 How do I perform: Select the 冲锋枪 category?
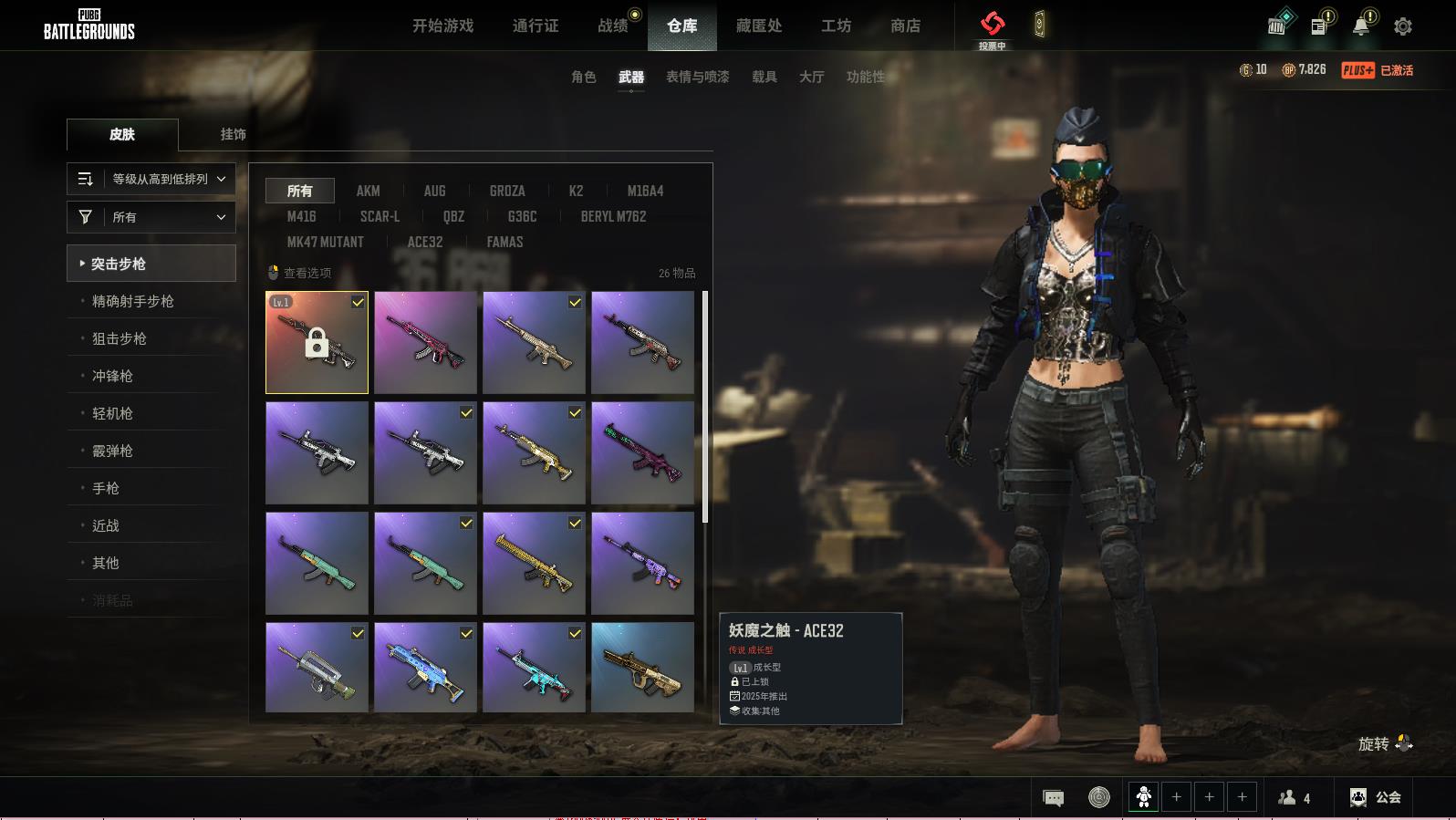(x=112, y=376)
